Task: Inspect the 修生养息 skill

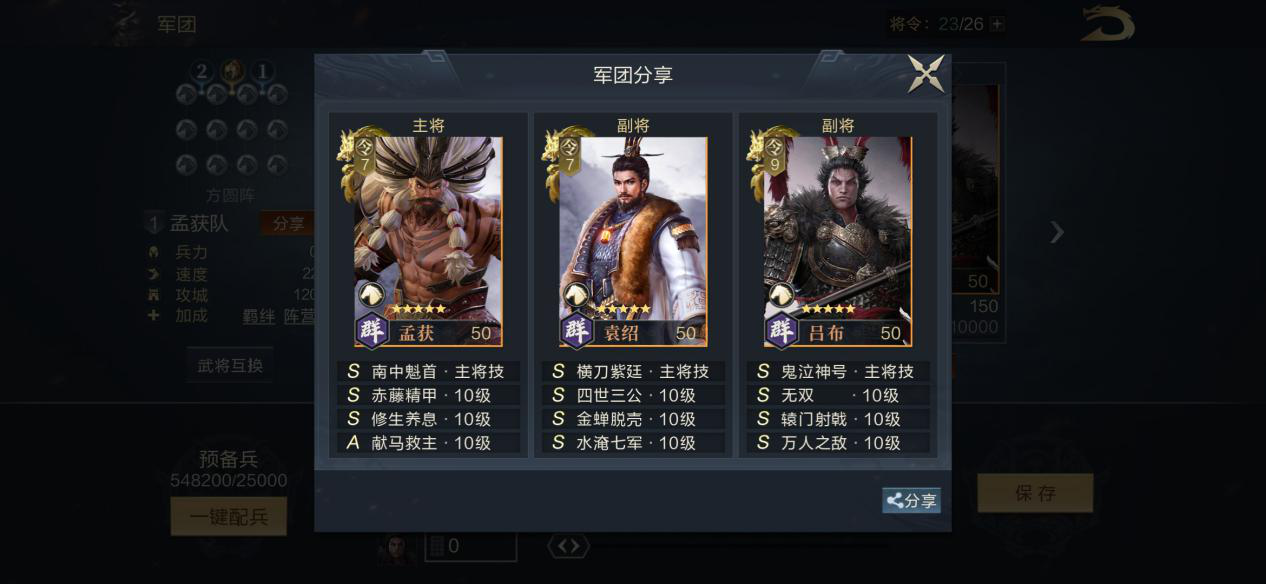Action: pos(428,419)
